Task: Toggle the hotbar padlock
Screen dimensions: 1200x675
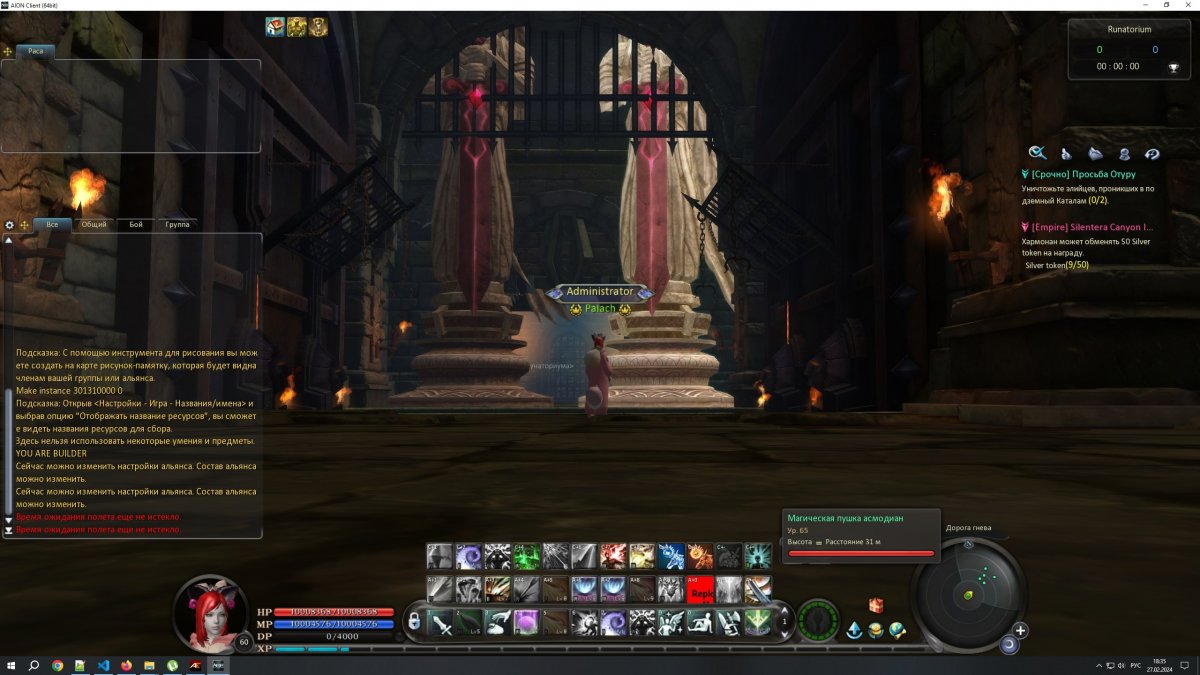Action: coord(413,622)
